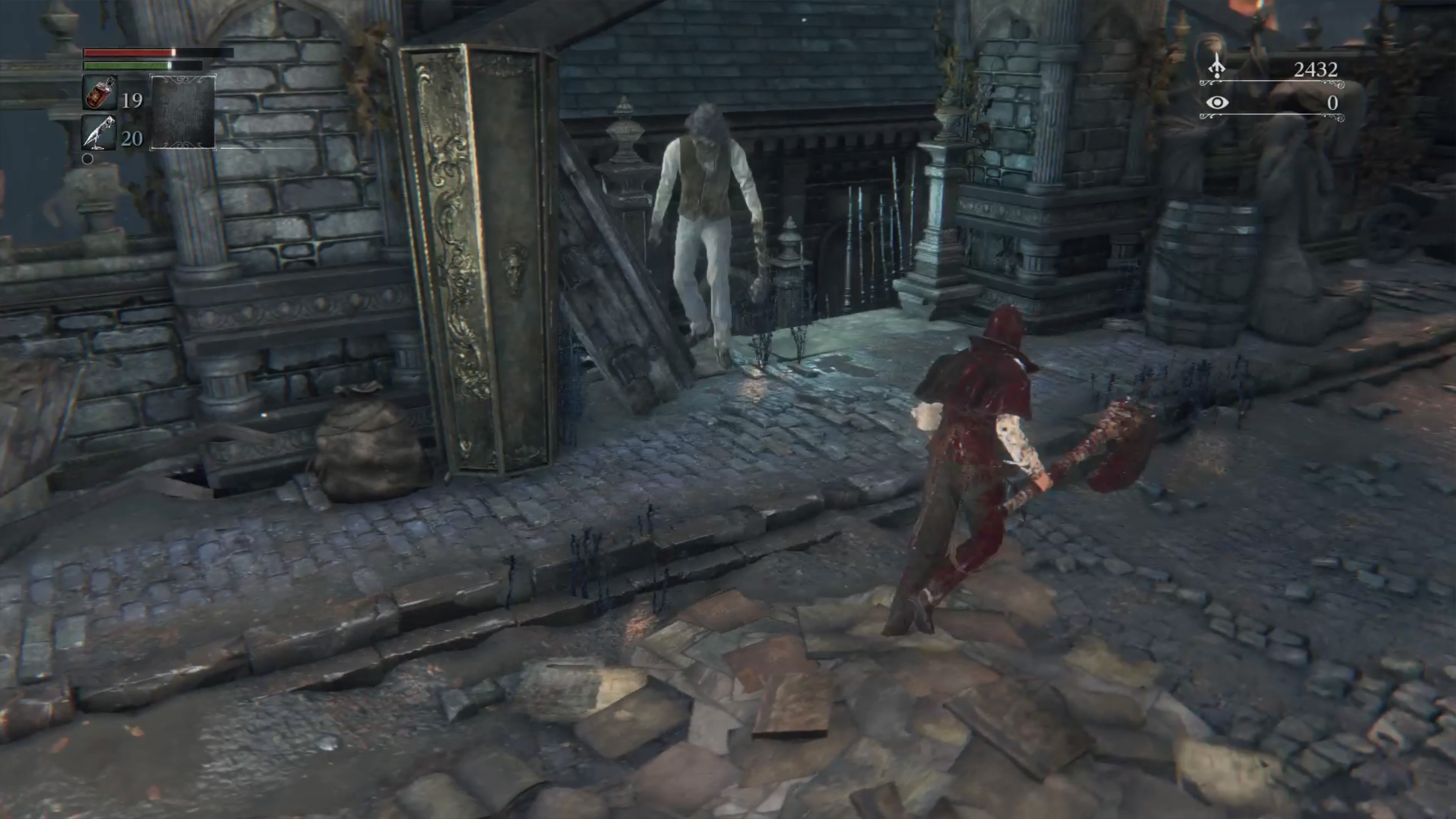The height and width of the screenshot is (819, 1456).
Task: Select the Insight eye icon
Action: [1217, 103]
